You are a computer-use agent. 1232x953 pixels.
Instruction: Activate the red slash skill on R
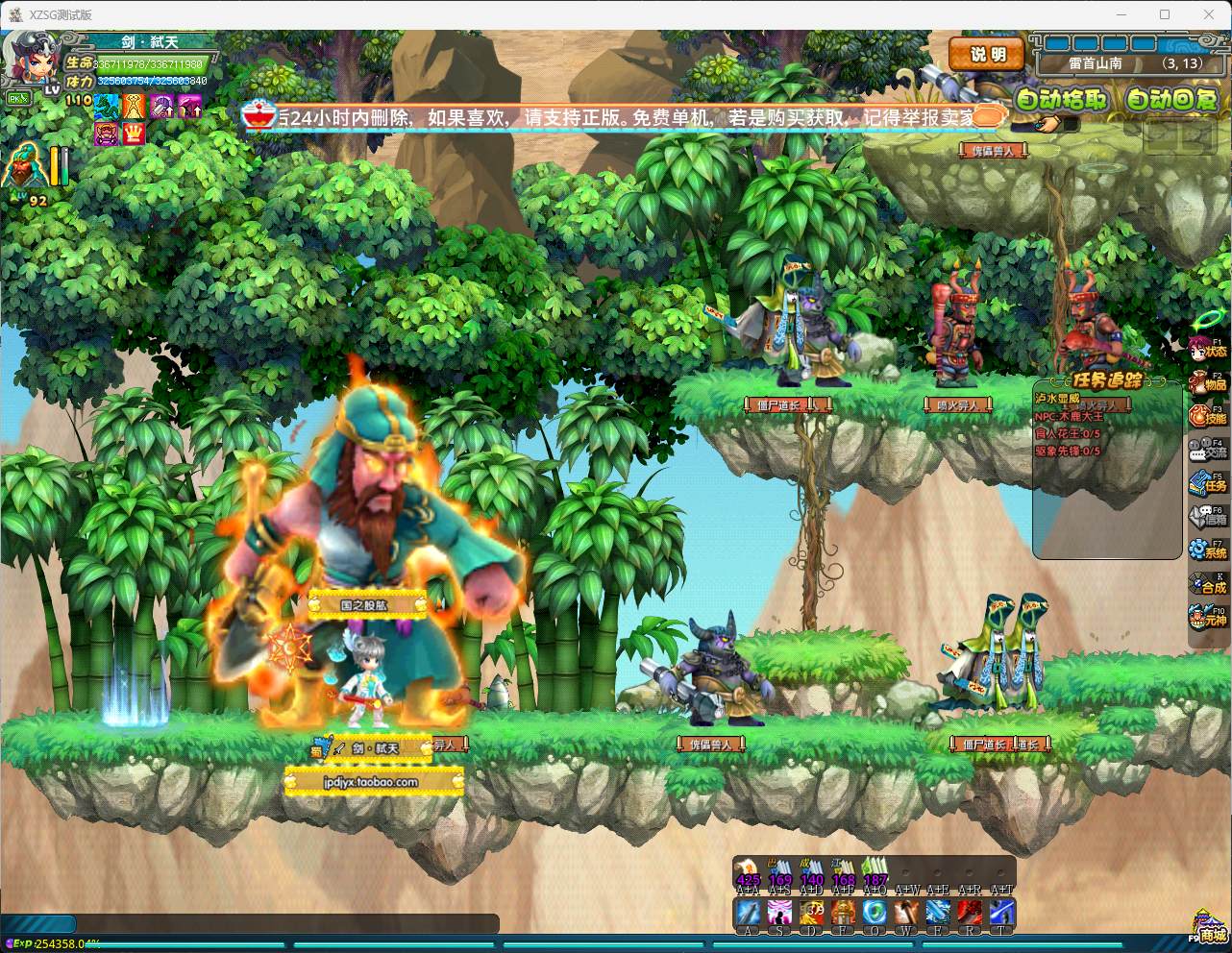point(970,912)
